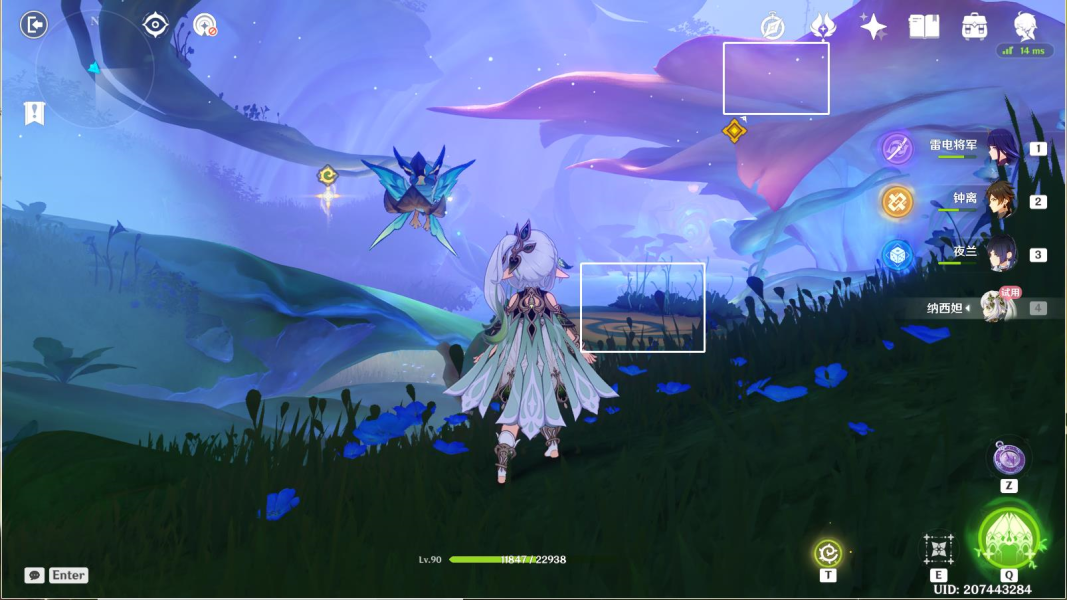Use the purple compass gadget
Viewport: 1067px width, 600px height.
coord(1009,459)
